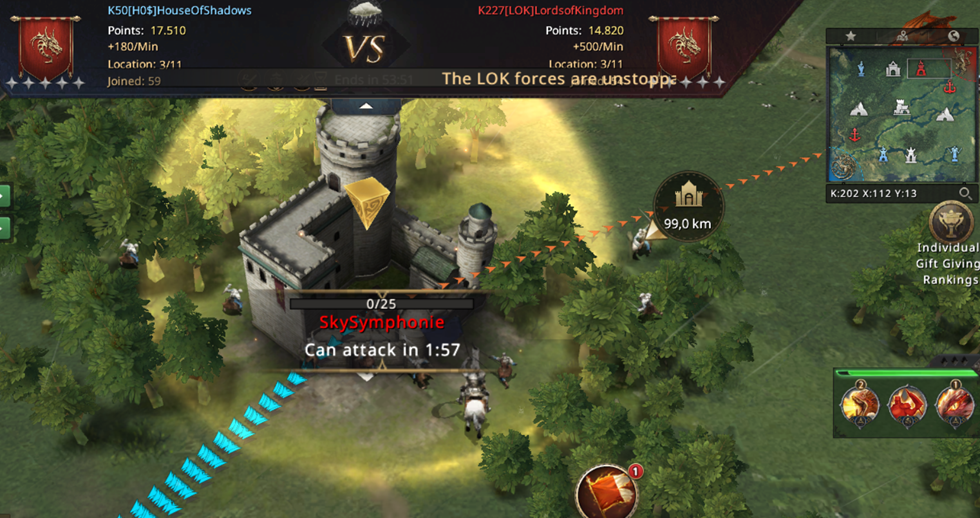This screenshot has height=518, width=980.
Task: Click the minimap's magnifier search button
Action: point(965,193)
